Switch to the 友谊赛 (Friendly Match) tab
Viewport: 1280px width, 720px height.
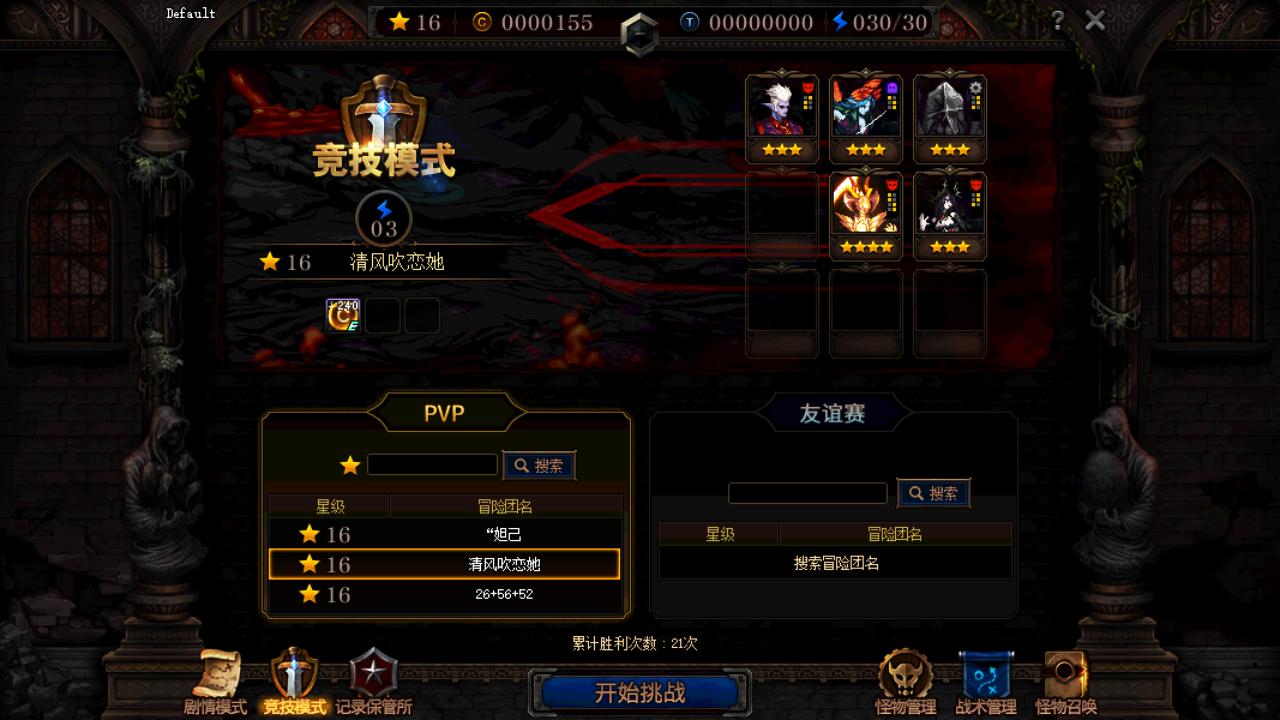click(835, 412)
